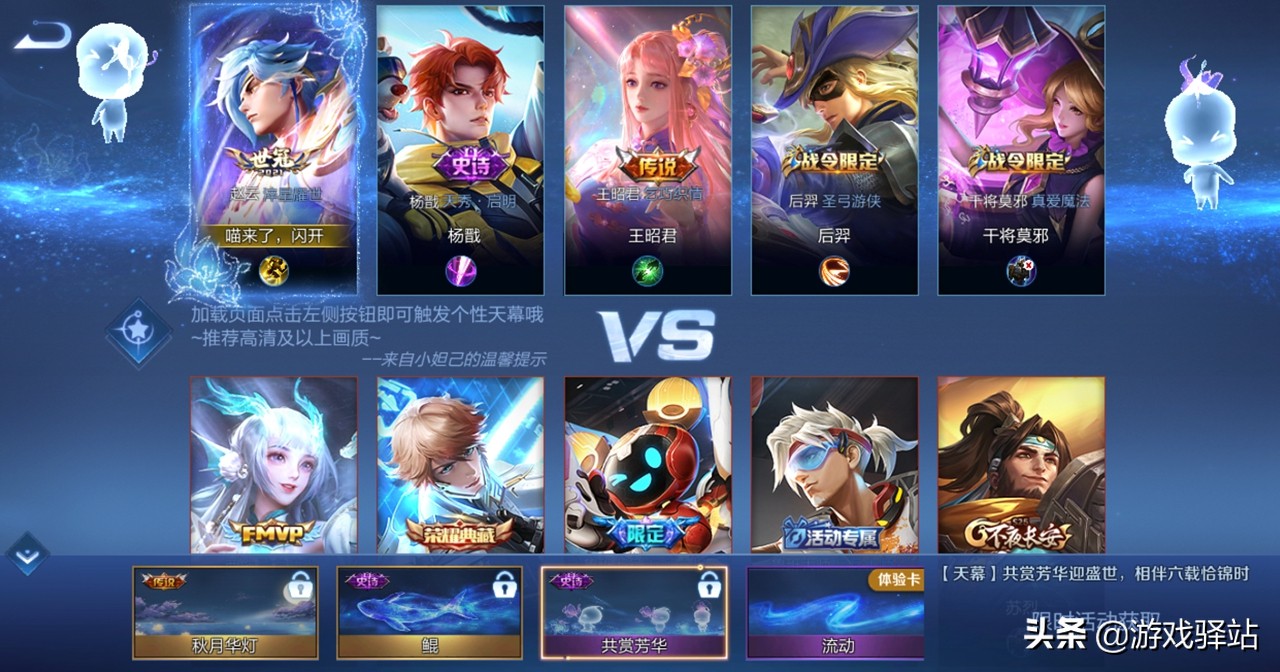
Task: Collapse the panel with the down-arrow button
Action: tap(27, 554)
